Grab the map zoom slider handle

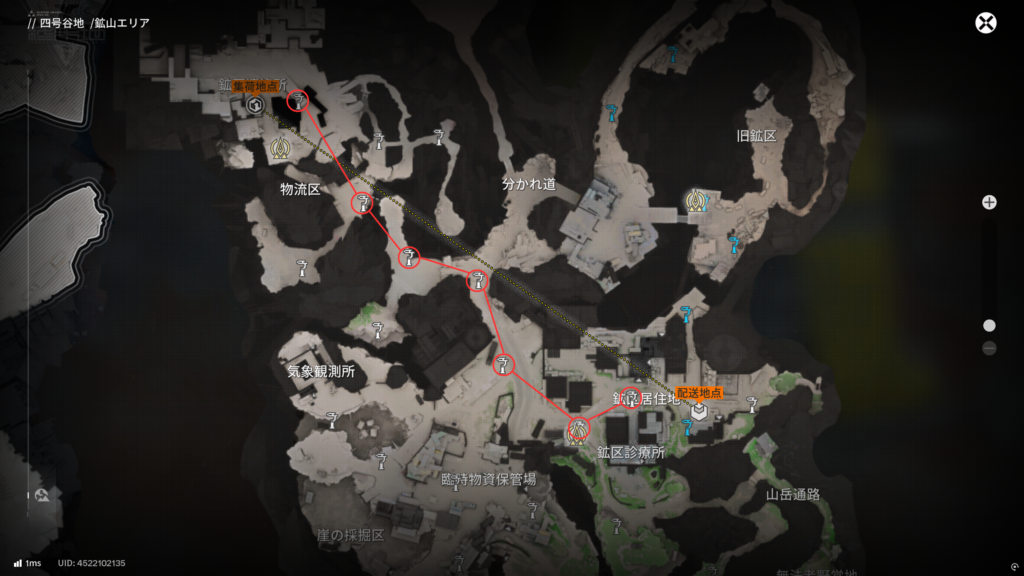[x=989, y=325]
